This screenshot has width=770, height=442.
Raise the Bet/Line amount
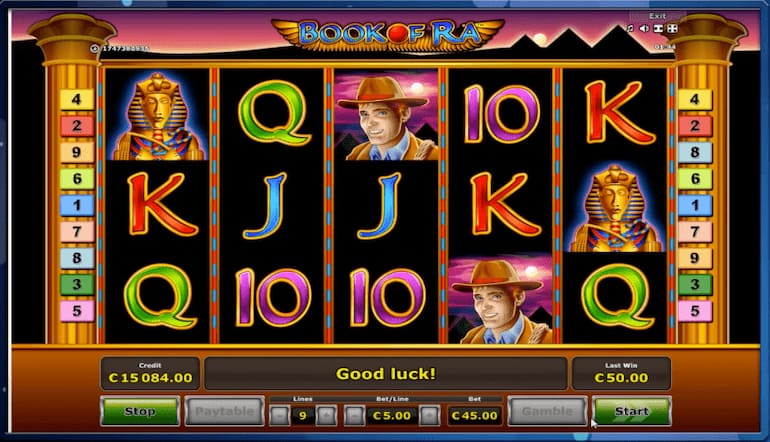(x=429, y=413)
